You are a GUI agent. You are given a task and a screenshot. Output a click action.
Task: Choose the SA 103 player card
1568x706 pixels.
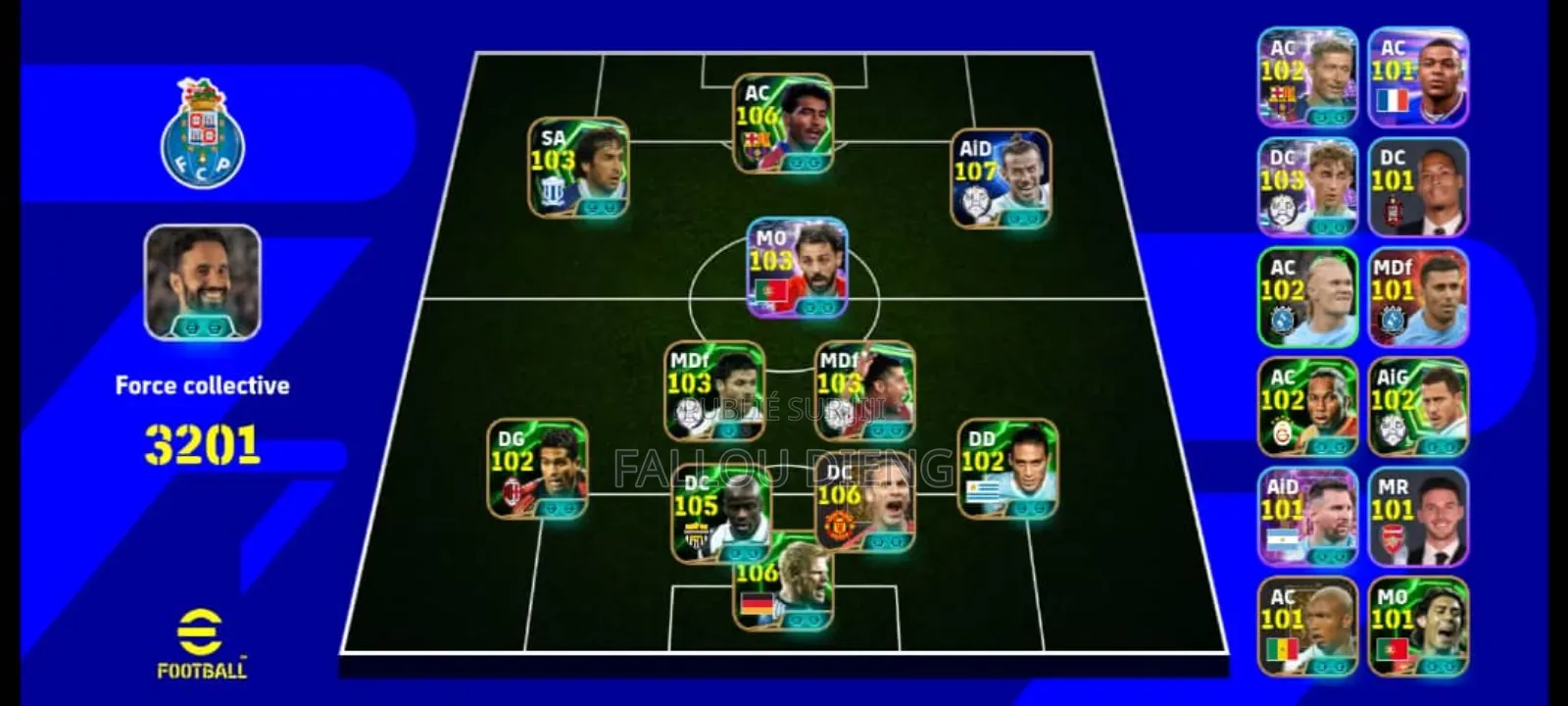coord(578,168)
